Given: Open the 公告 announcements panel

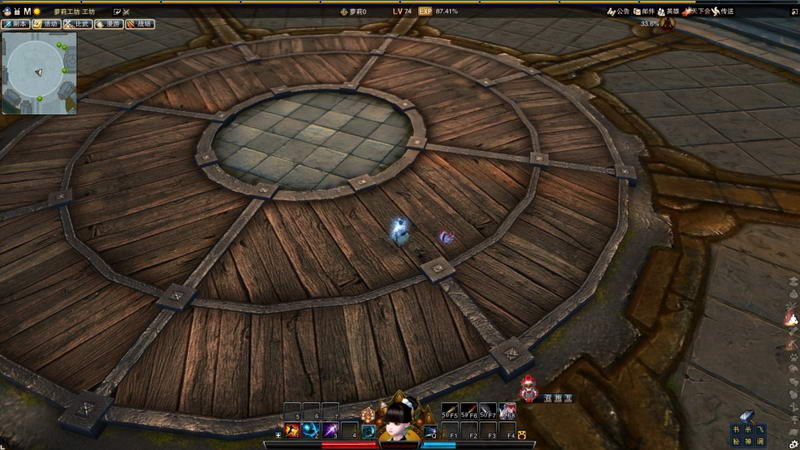Looking at the screenshot, I should pyautogui.click(x=617, y=12).
